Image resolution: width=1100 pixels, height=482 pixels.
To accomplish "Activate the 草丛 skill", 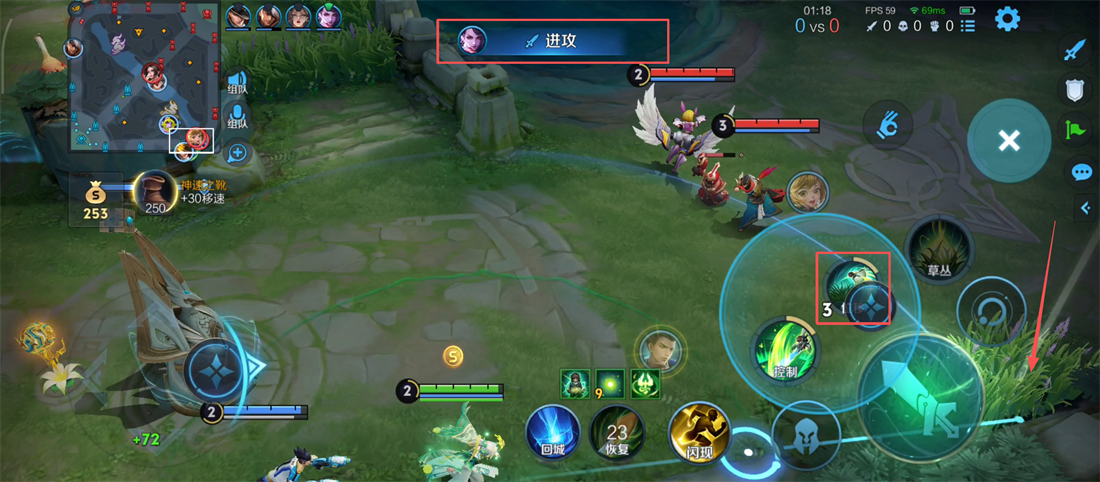I will coord(938,250).
